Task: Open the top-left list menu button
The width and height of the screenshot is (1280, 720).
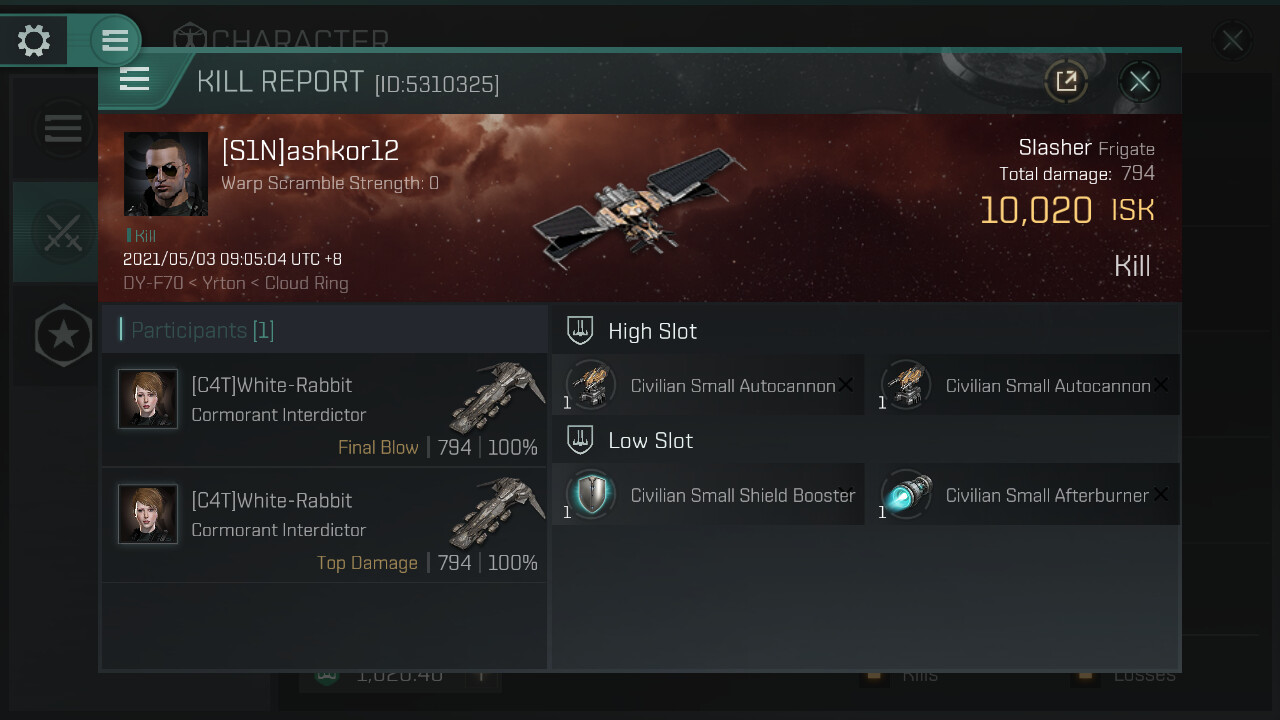Action: tap(115, 41)
